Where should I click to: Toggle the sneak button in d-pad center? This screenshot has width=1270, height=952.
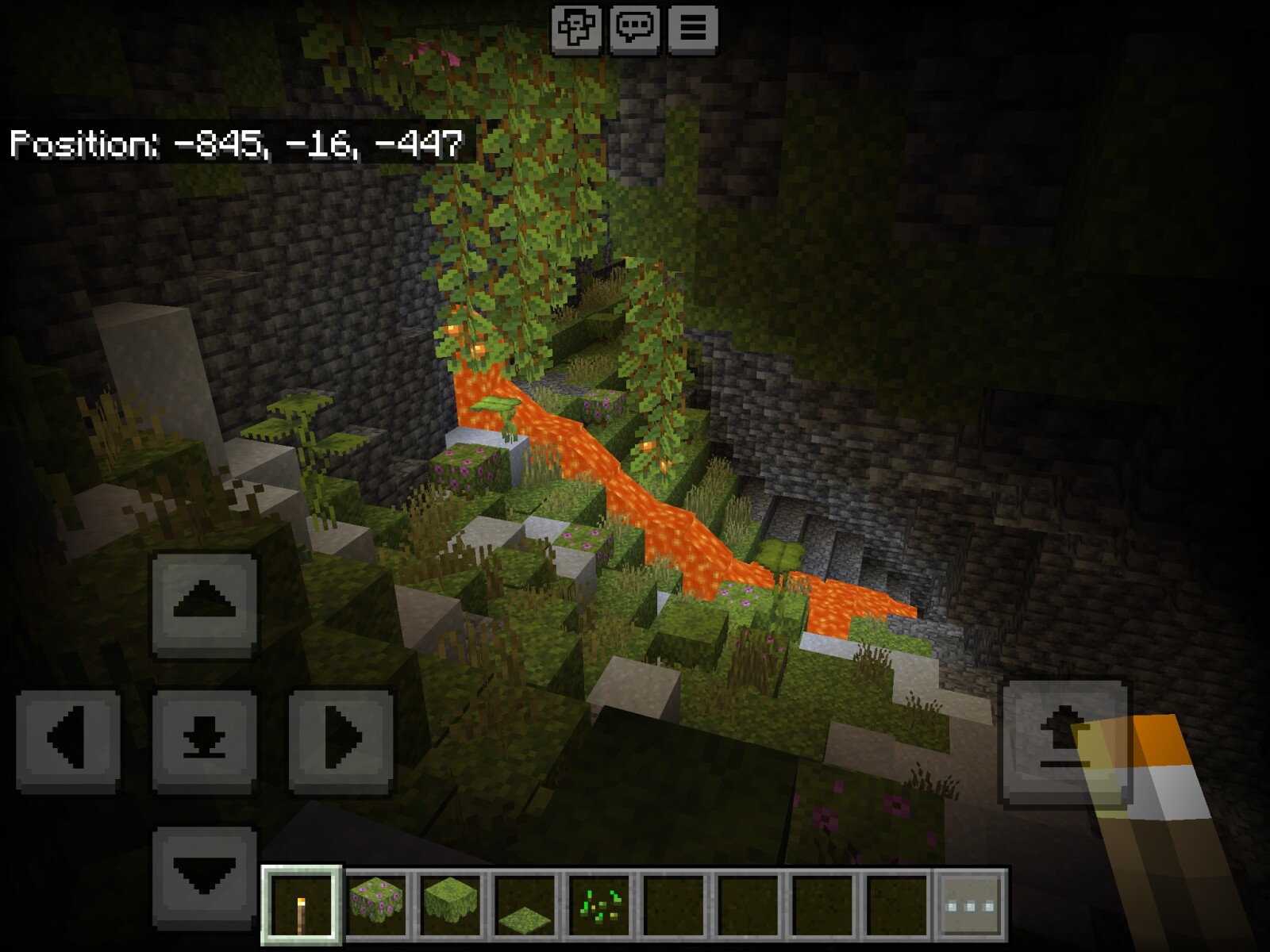point(204,740)
